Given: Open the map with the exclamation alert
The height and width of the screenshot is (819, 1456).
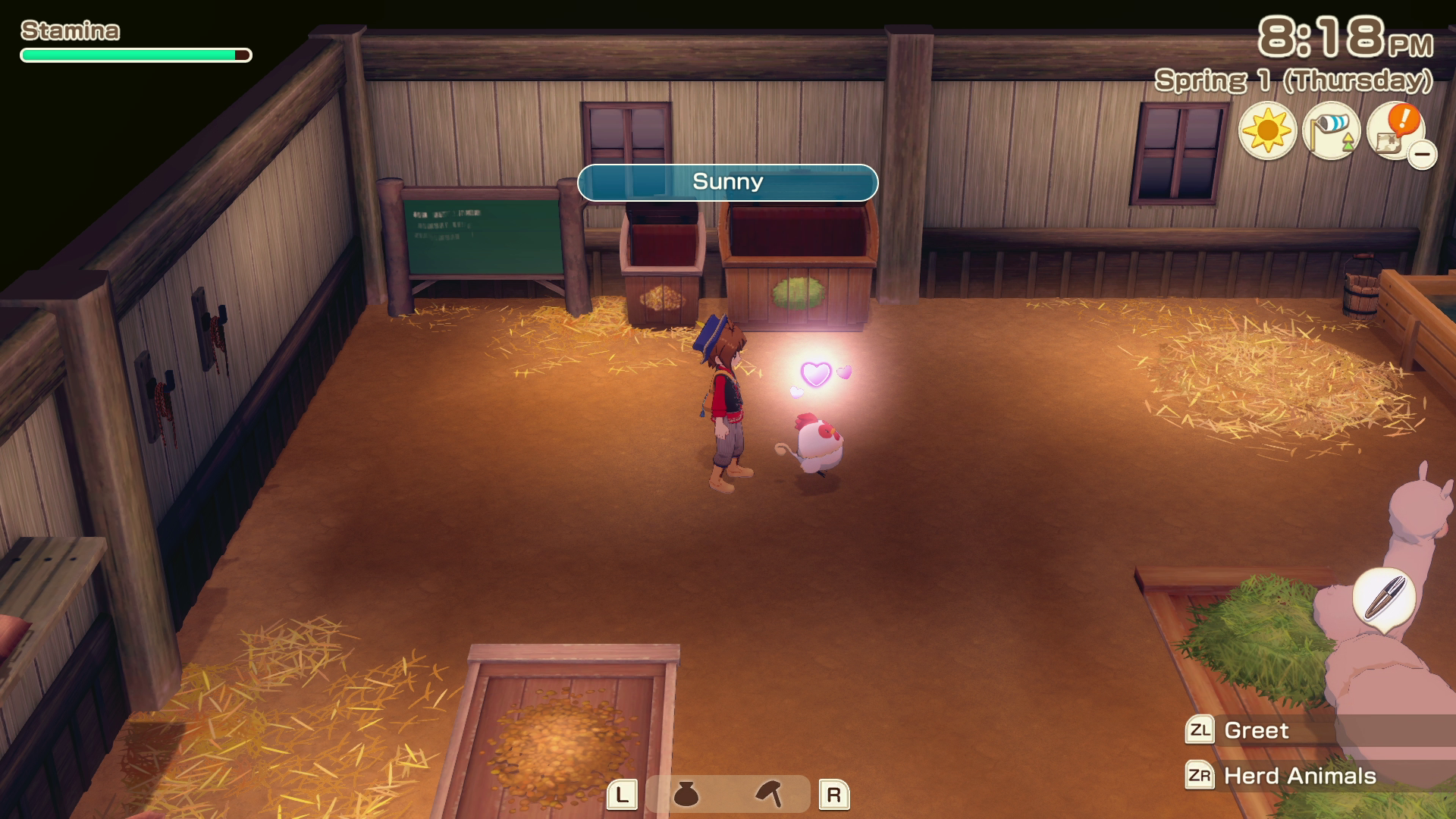Looking at the screenshot, I should point(1395,130).
